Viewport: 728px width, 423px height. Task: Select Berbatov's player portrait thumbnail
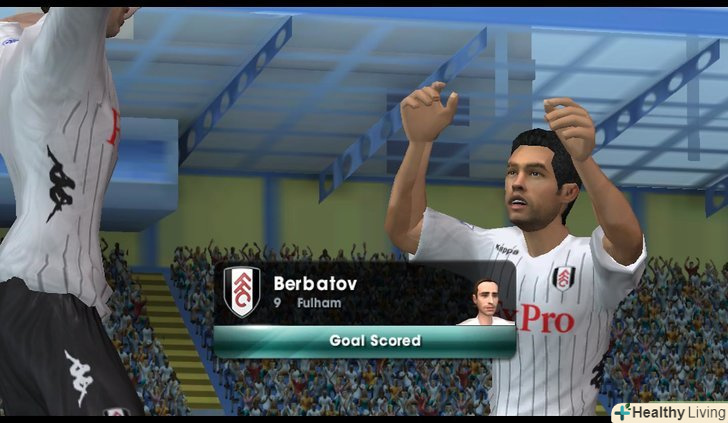point(485,302)
